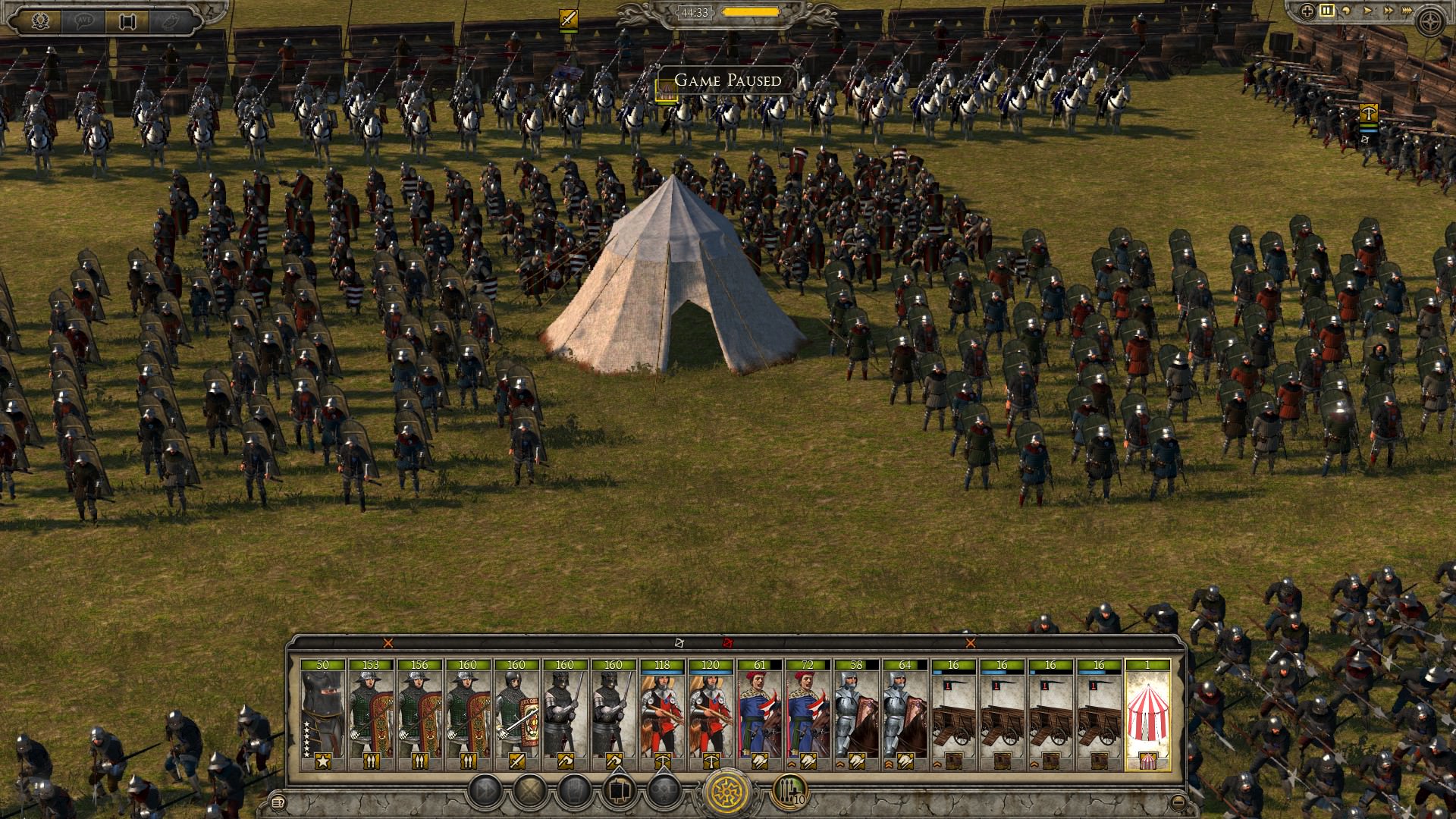Set normal play speed

point(1368,11)
